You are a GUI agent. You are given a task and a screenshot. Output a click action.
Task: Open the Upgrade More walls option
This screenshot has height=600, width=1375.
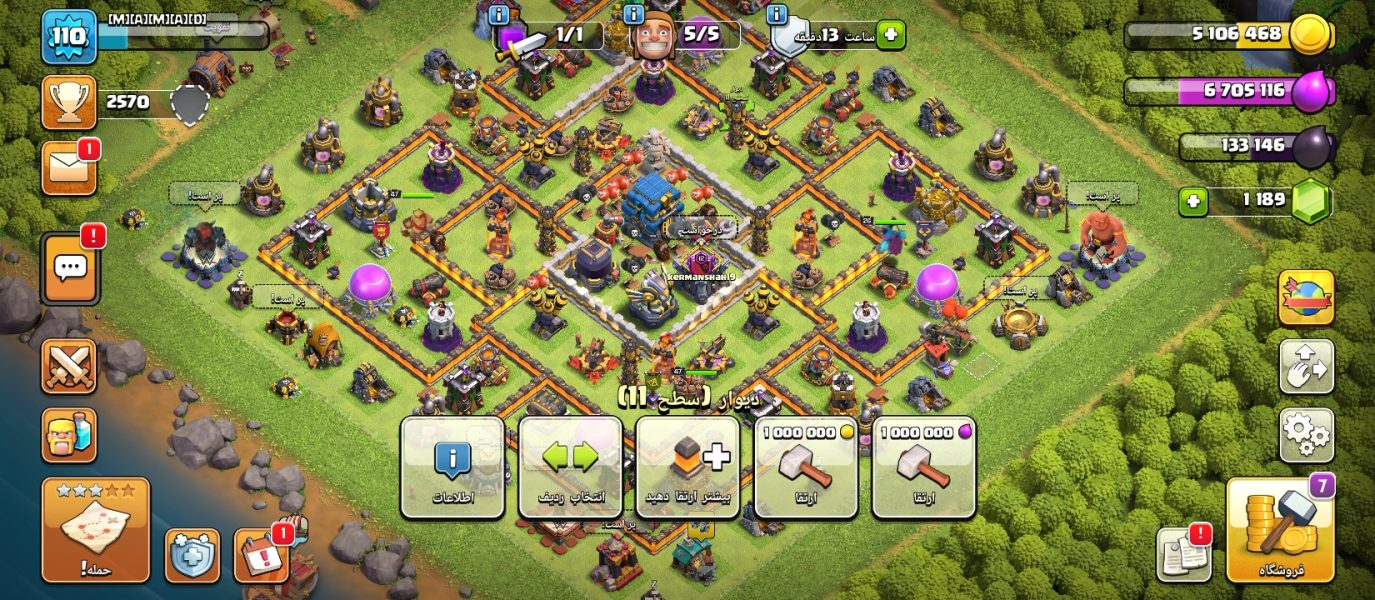click(688, 467)
